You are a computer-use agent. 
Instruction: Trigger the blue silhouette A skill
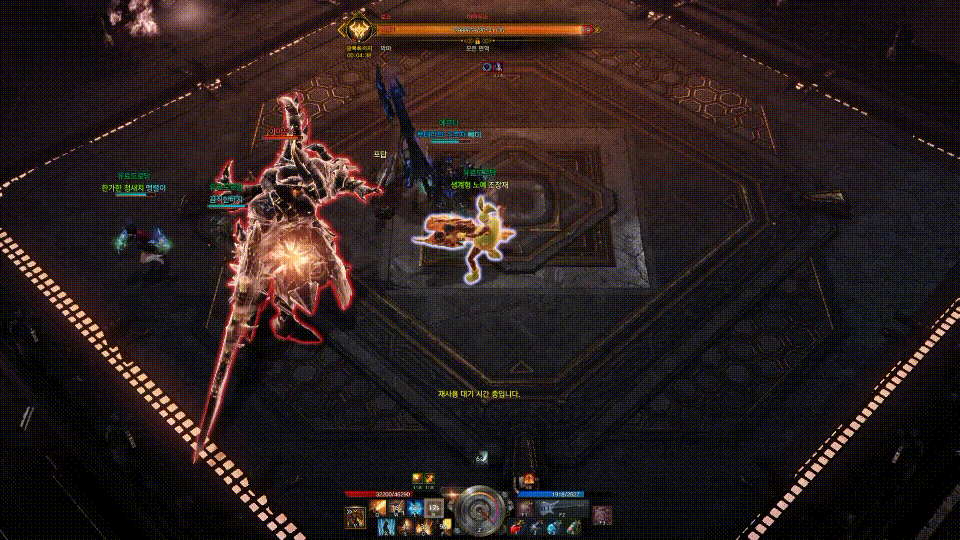click(386, 526)
